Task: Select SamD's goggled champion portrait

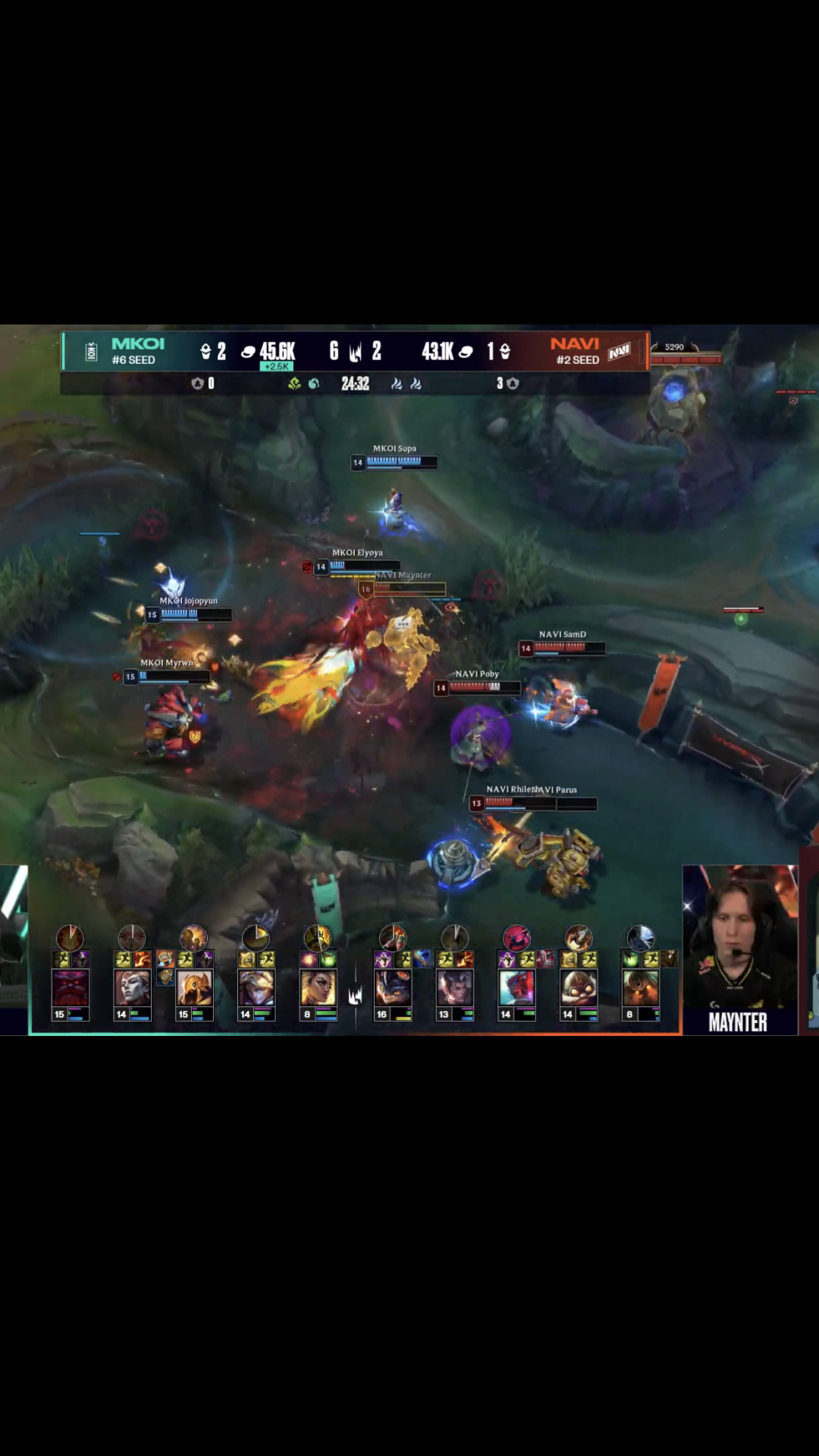Action: coord(579,987)
